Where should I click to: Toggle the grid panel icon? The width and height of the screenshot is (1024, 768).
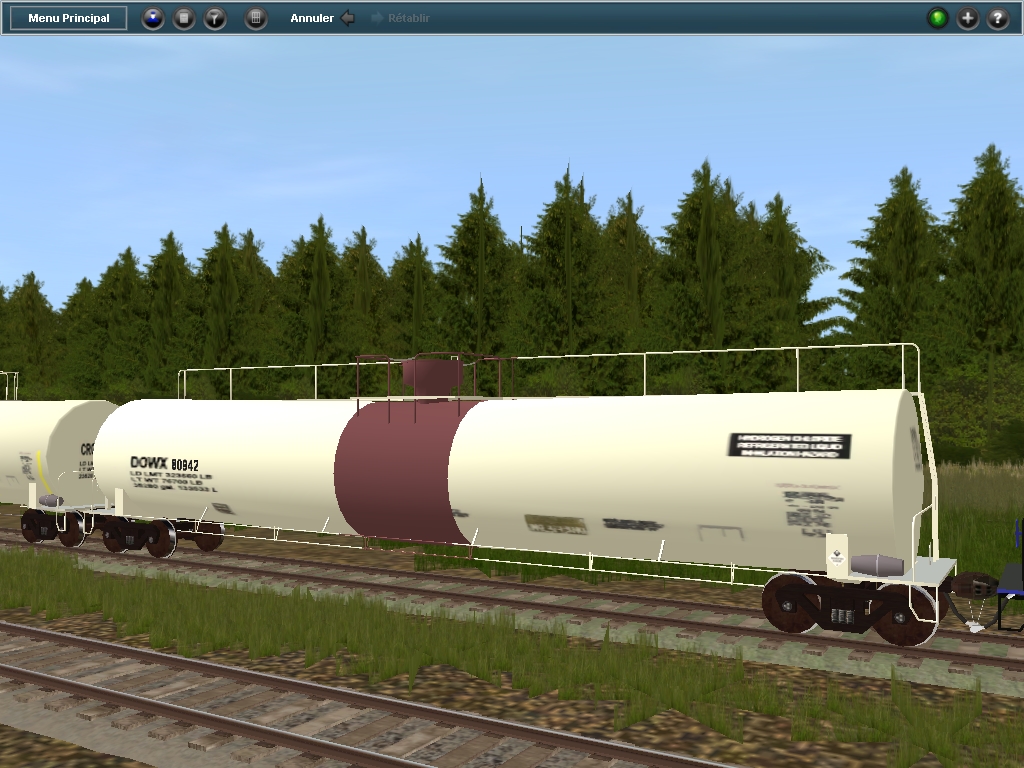256,18
